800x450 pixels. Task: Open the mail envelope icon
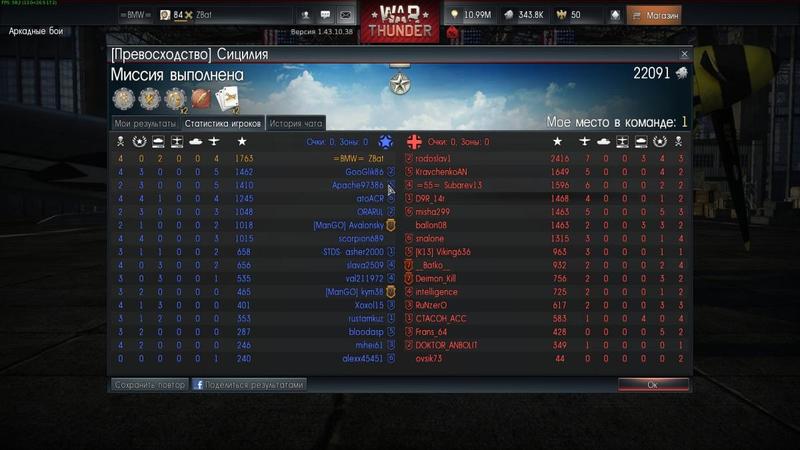click(x=345, y=16)
